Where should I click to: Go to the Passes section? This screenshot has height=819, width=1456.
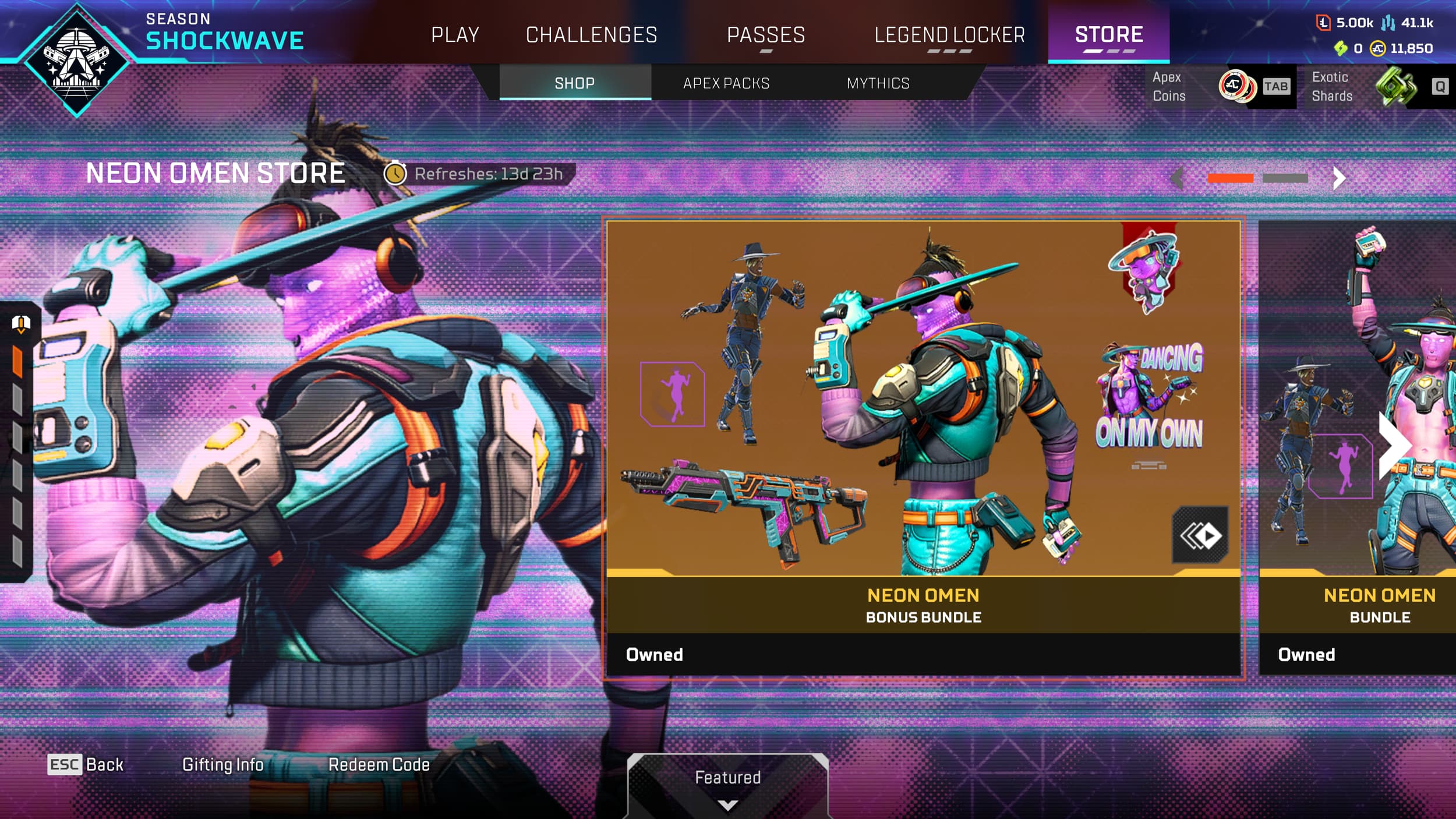pos(766,35)
